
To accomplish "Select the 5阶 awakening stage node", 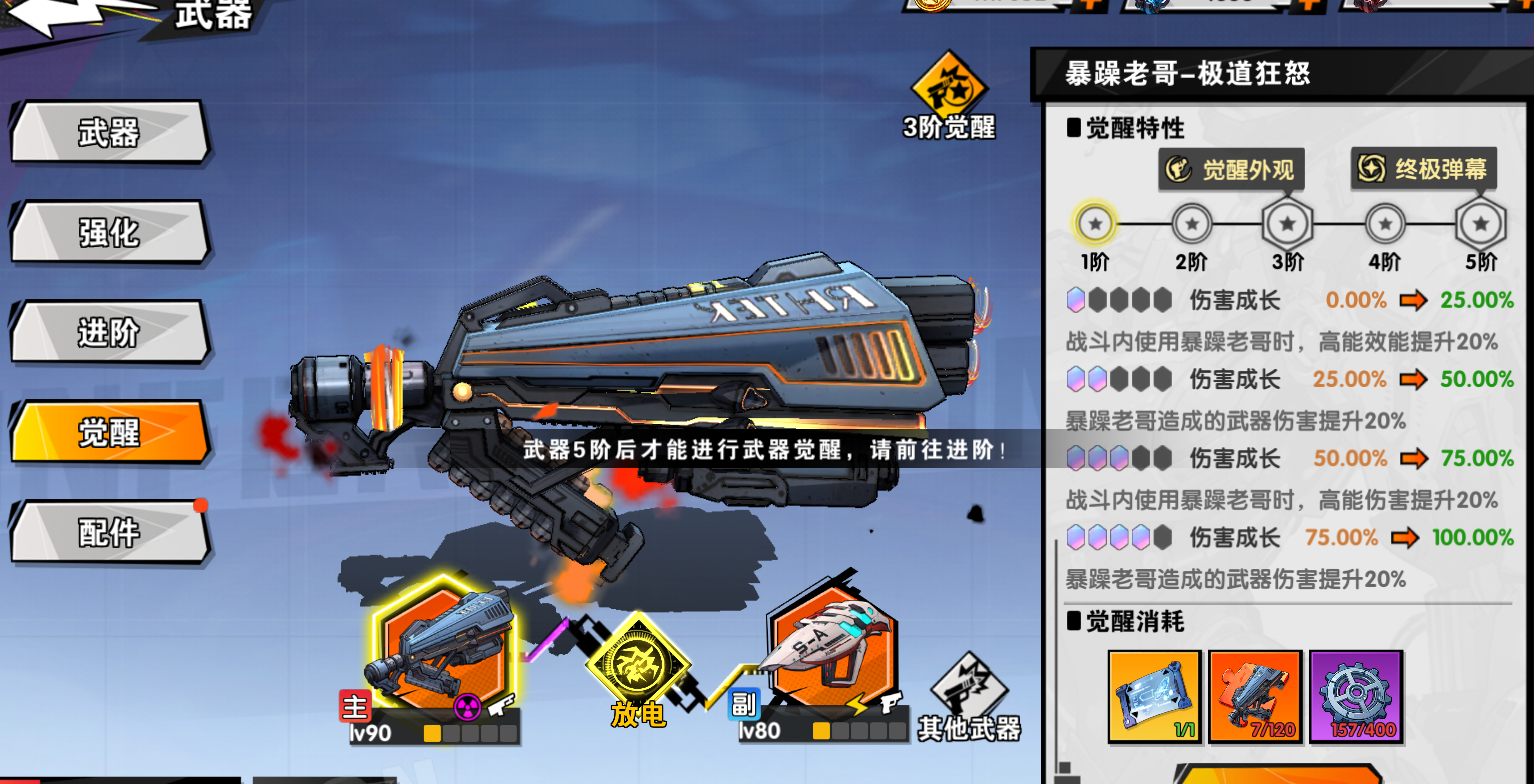I will pos(1479,224).
